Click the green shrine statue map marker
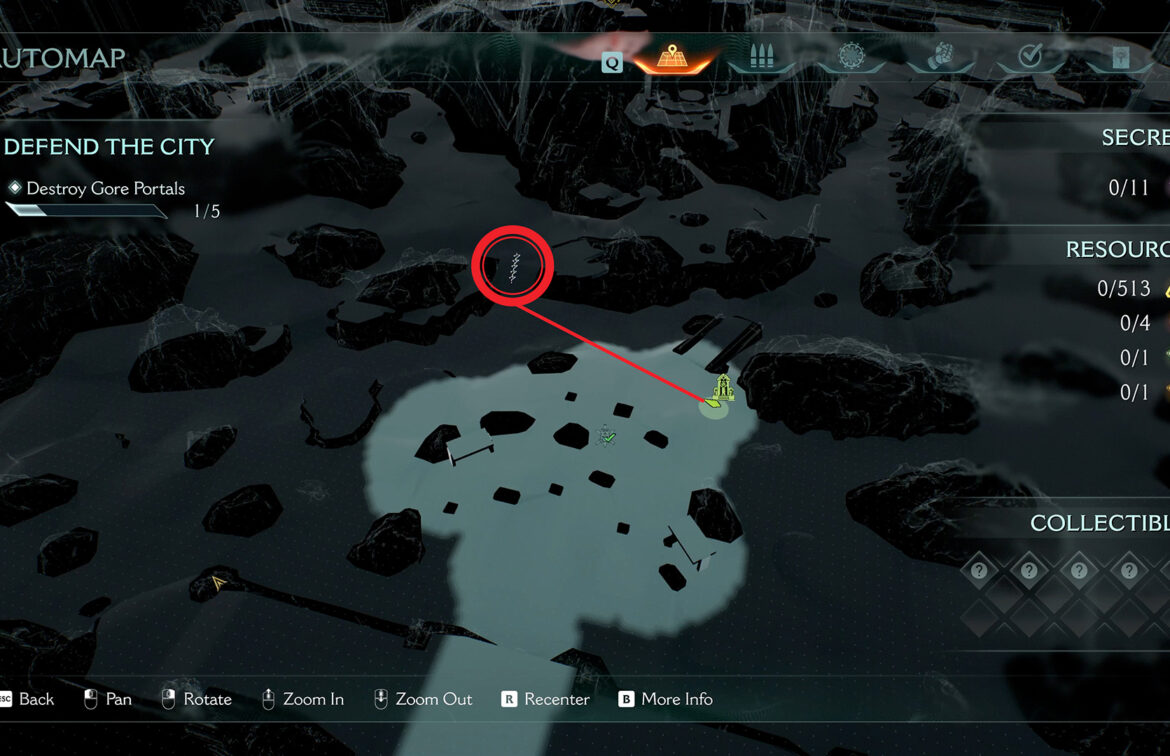Viewport: 1170px width, 756px height. pos(721,388)
